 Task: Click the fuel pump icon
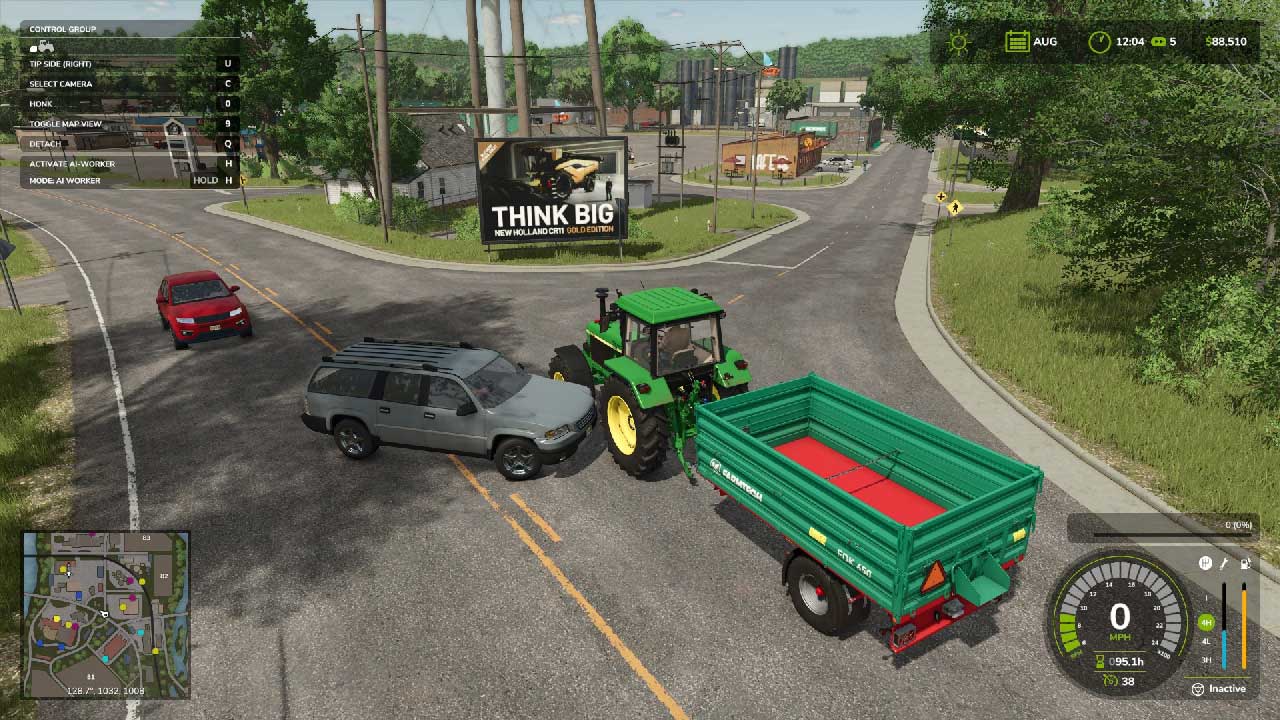point(1244,563)
